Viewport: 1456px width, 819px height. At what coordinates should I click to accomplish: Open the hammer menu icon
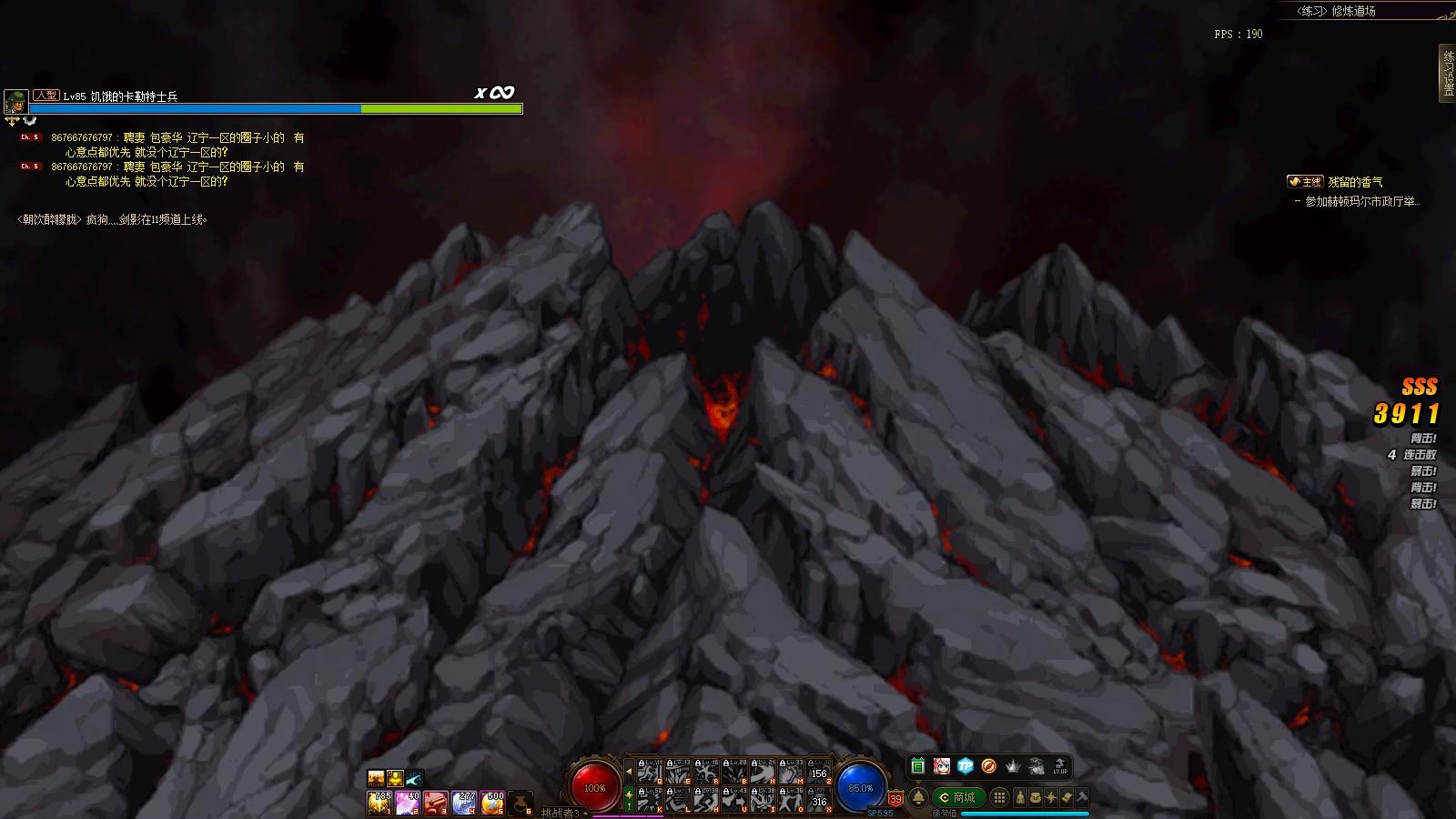pyautogui.click(x=1082, y=798)
